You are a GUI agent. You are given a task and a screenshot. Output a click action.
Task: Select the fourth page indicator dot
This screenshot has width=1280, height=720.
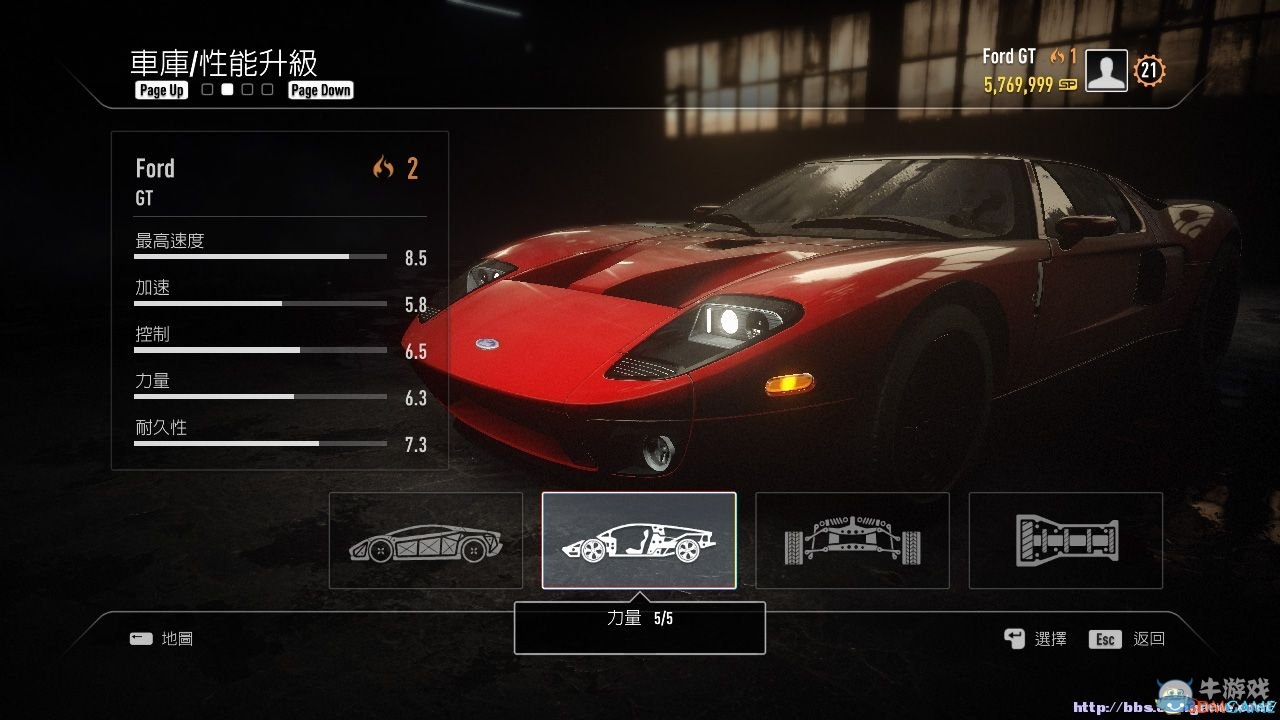click(x=266, y=89)
